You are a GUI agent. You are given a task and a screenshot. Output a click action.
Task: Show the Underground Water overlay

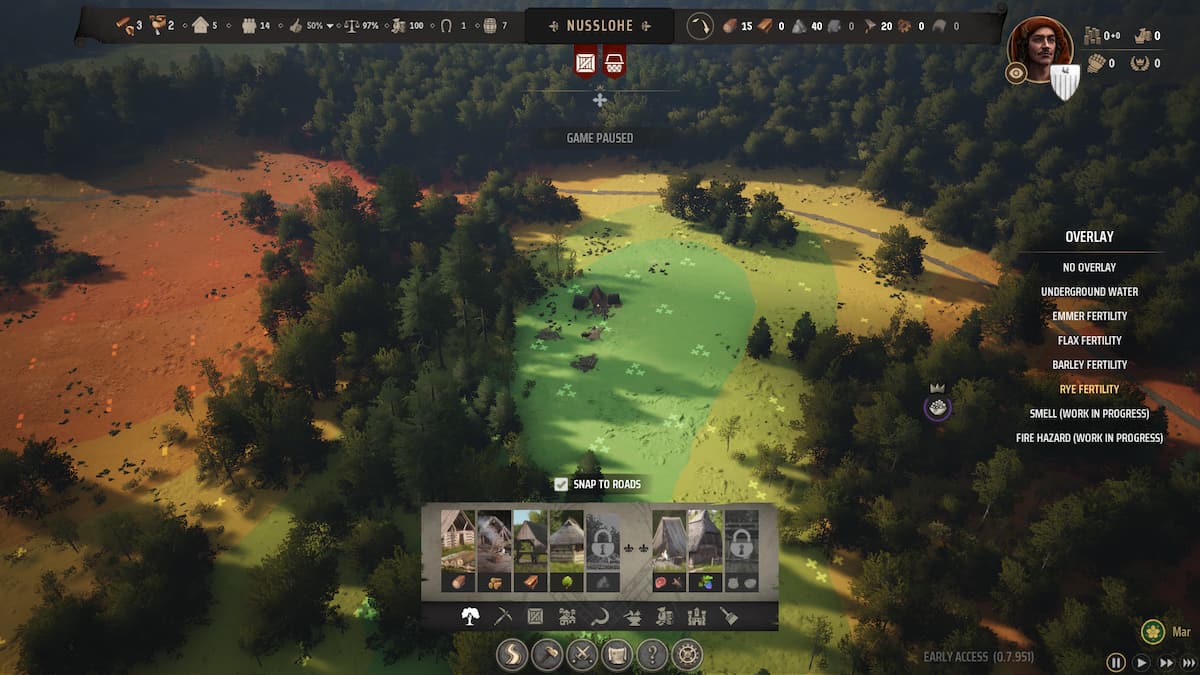point(1089,292)
